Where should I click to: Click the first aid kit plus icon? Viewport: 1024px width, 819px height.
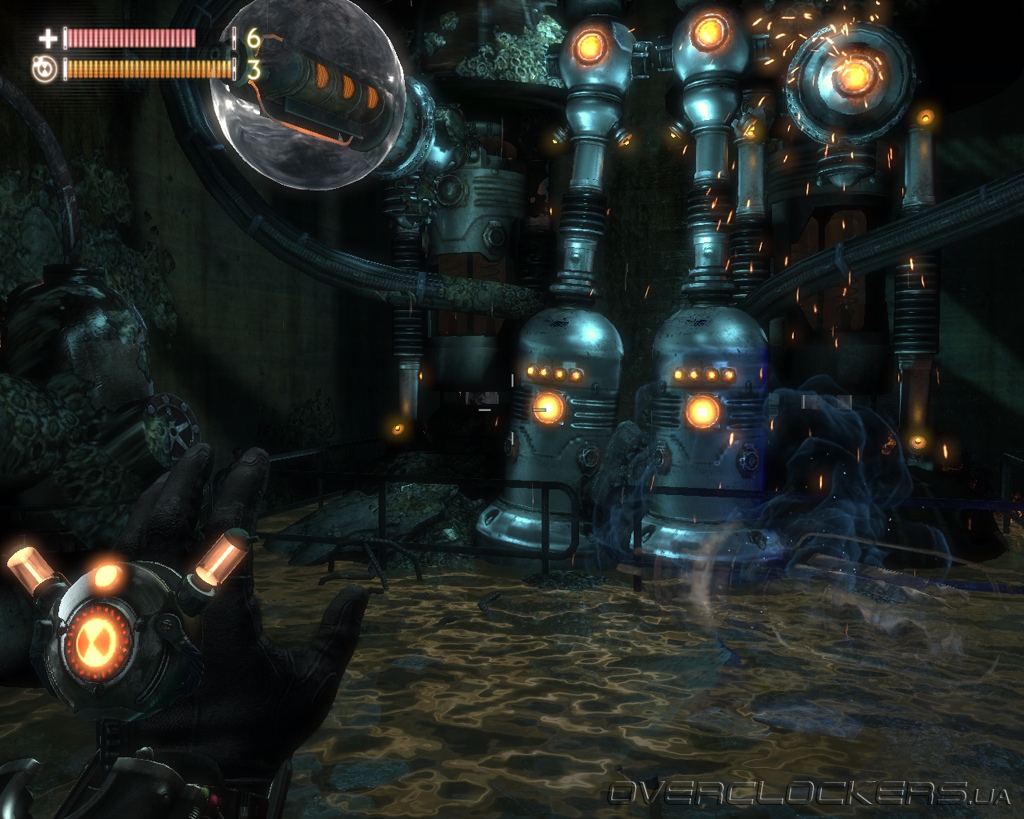click(47, 39)
